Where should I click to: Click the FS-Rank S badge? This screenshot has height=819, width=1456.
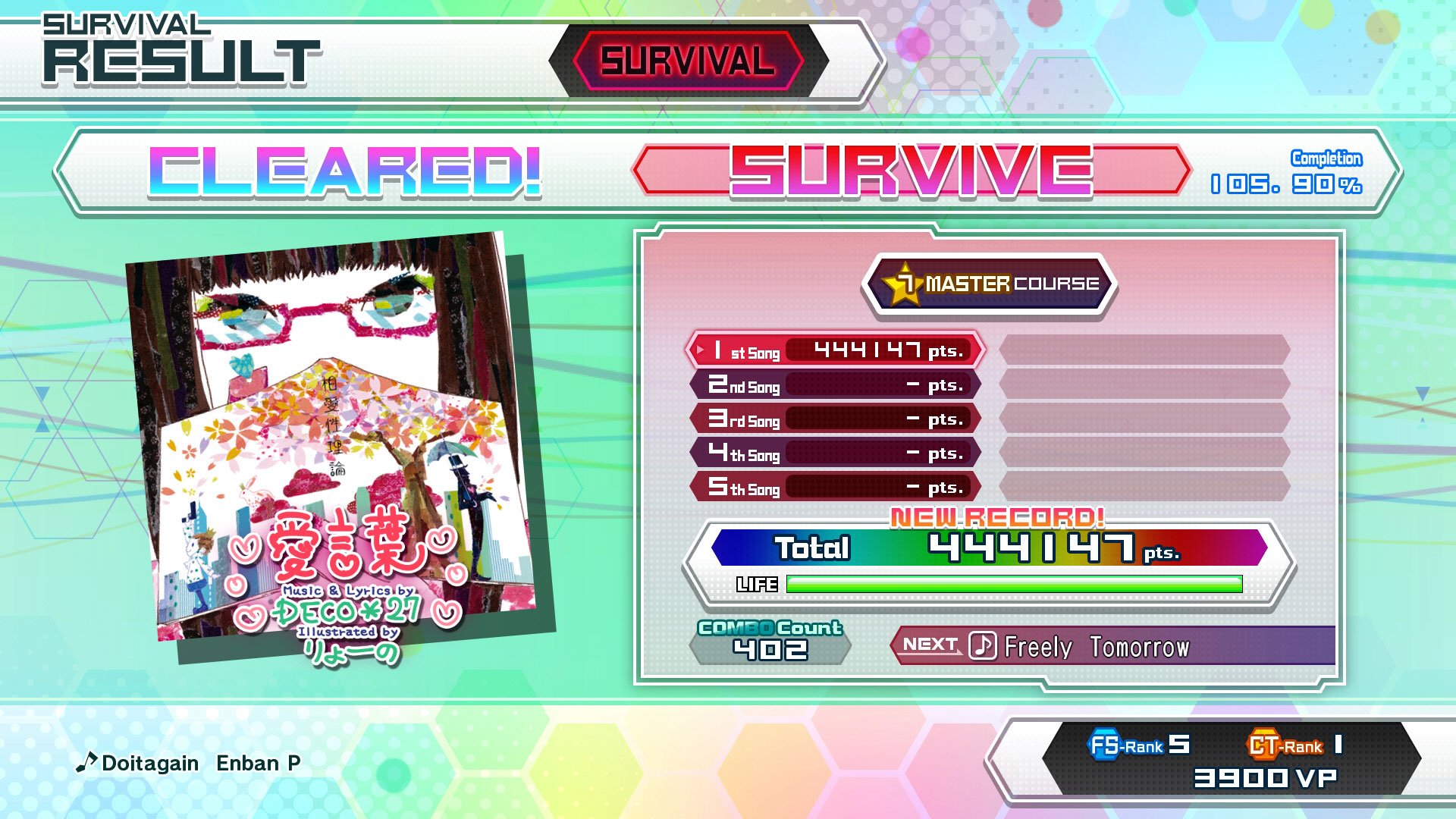coord(1143,746)
